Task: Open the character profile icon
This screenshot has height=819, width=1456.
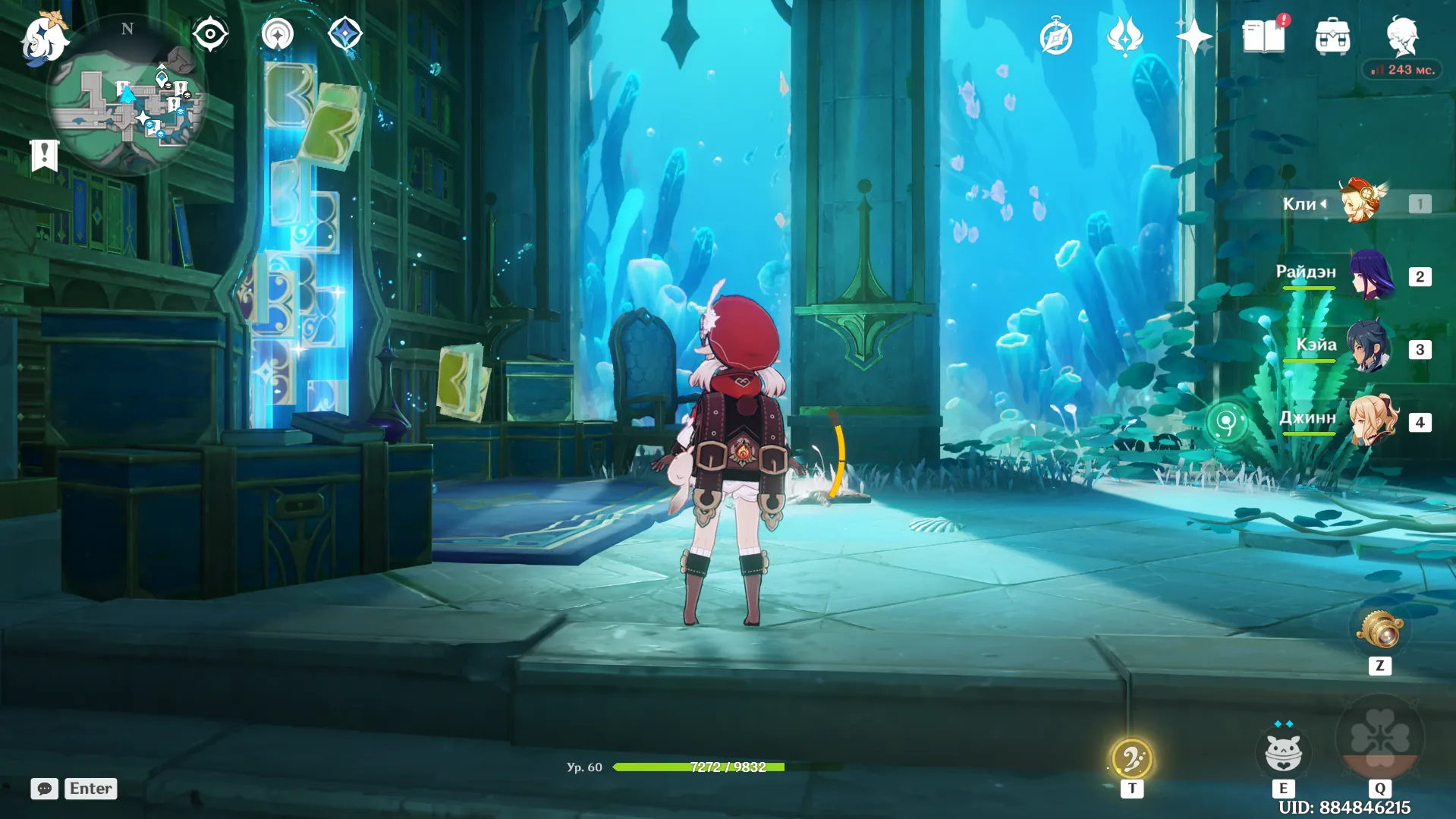Action: point(1401,36)
